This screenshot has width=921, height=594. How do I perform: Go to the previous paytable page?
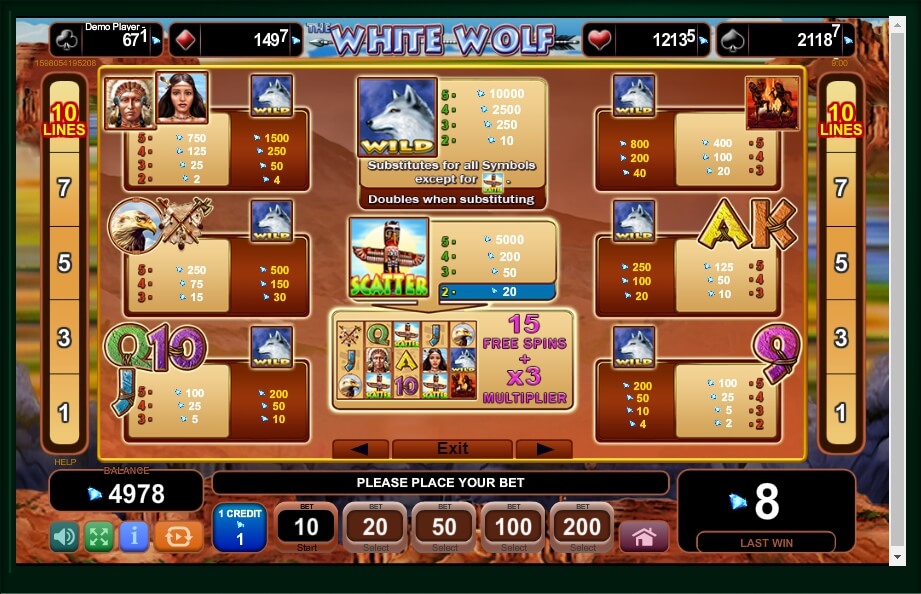(360, 449)
